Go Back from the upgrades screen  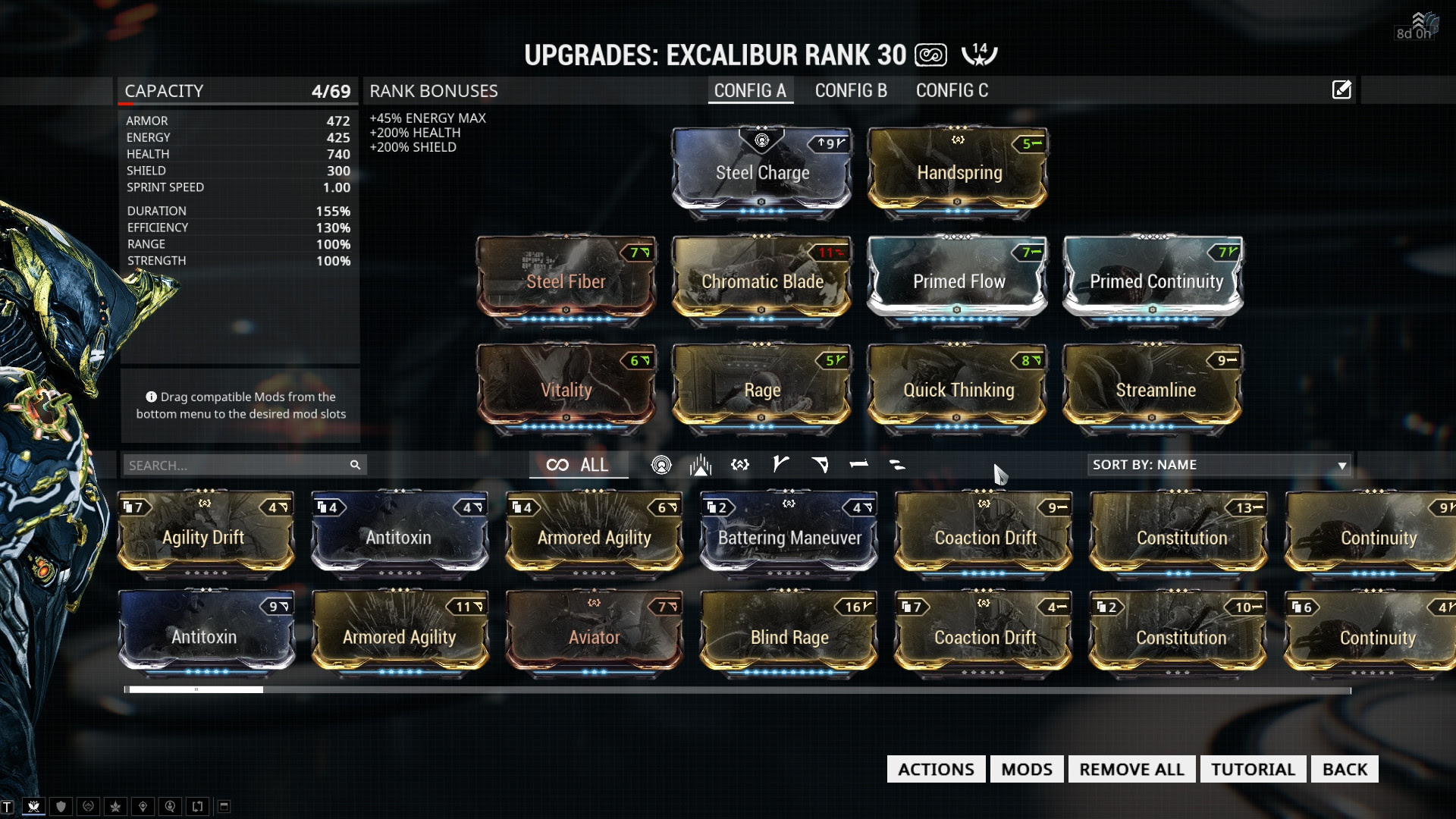point(1345,769)
